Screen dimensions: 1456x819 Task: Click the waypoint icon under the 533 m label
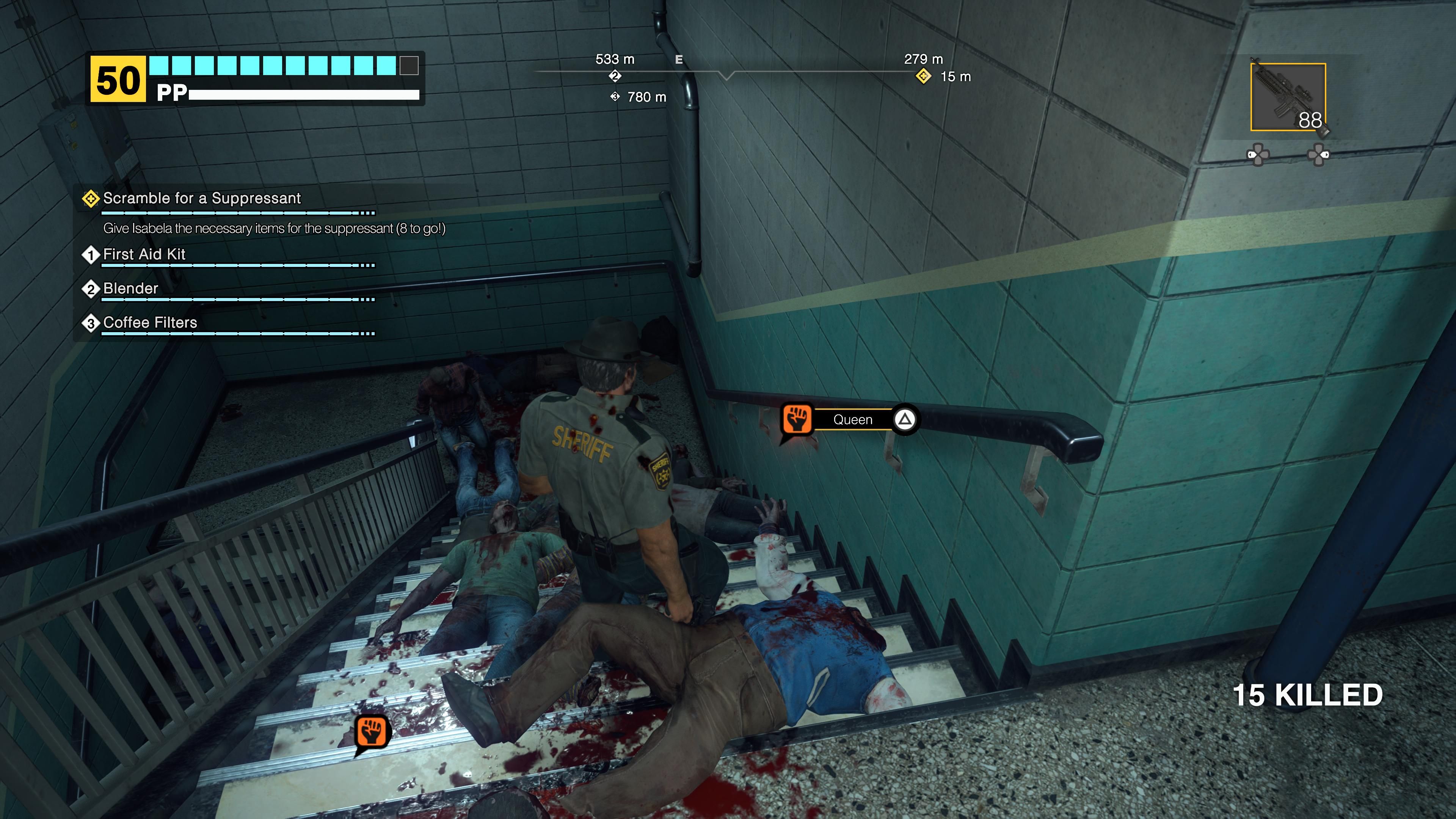click(614, 76)
